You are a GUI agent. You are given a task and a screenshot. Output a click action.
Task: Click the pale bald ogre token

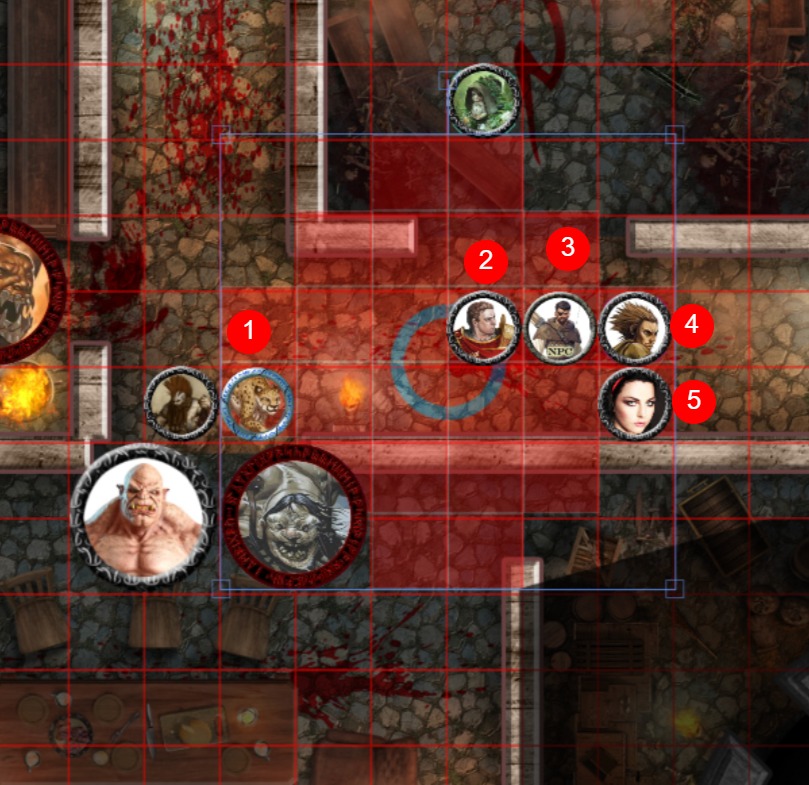click(145, 516)
